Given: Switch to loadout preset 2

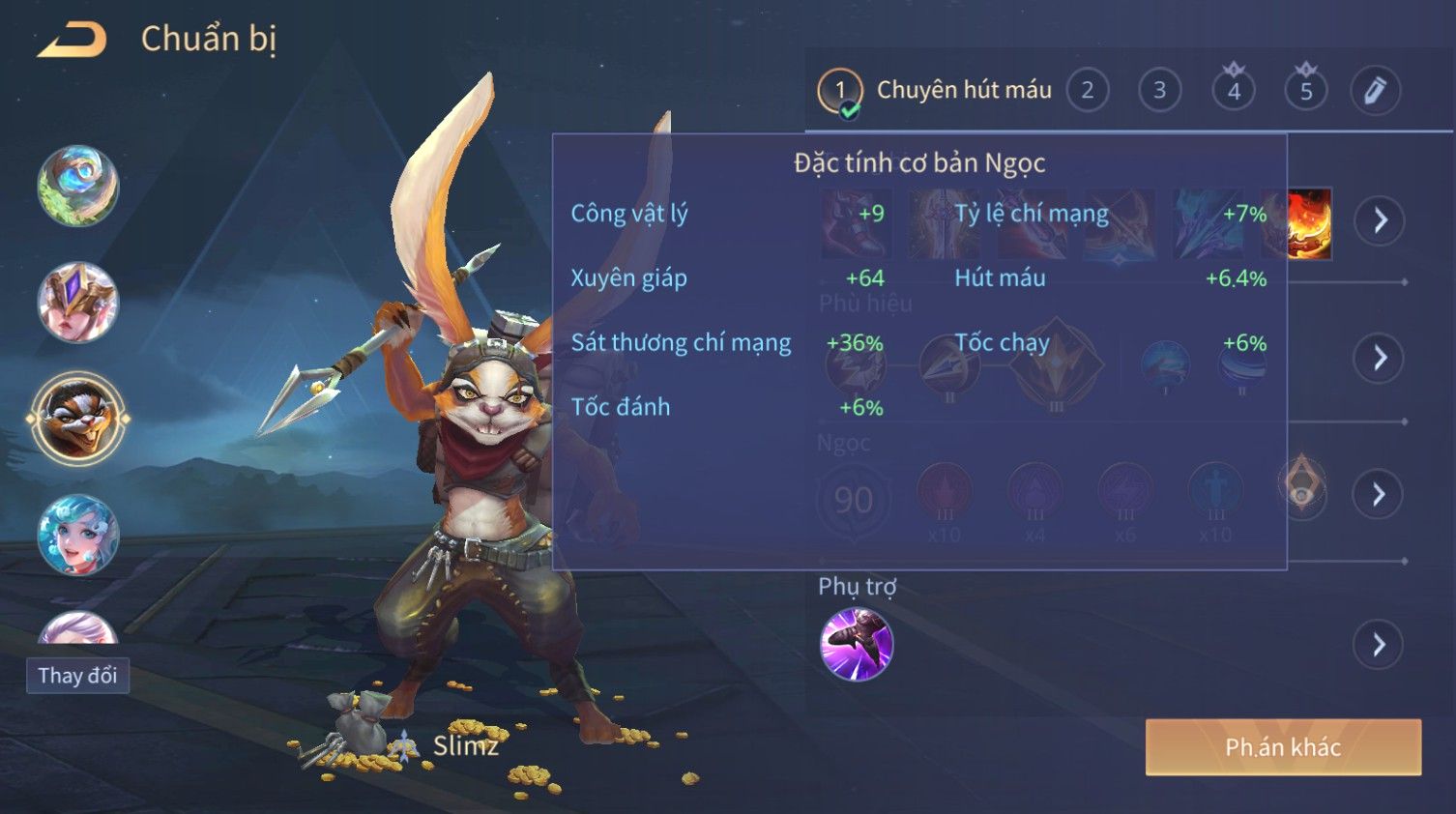Looking at the screenshot, I should [x=1088, y=91].
